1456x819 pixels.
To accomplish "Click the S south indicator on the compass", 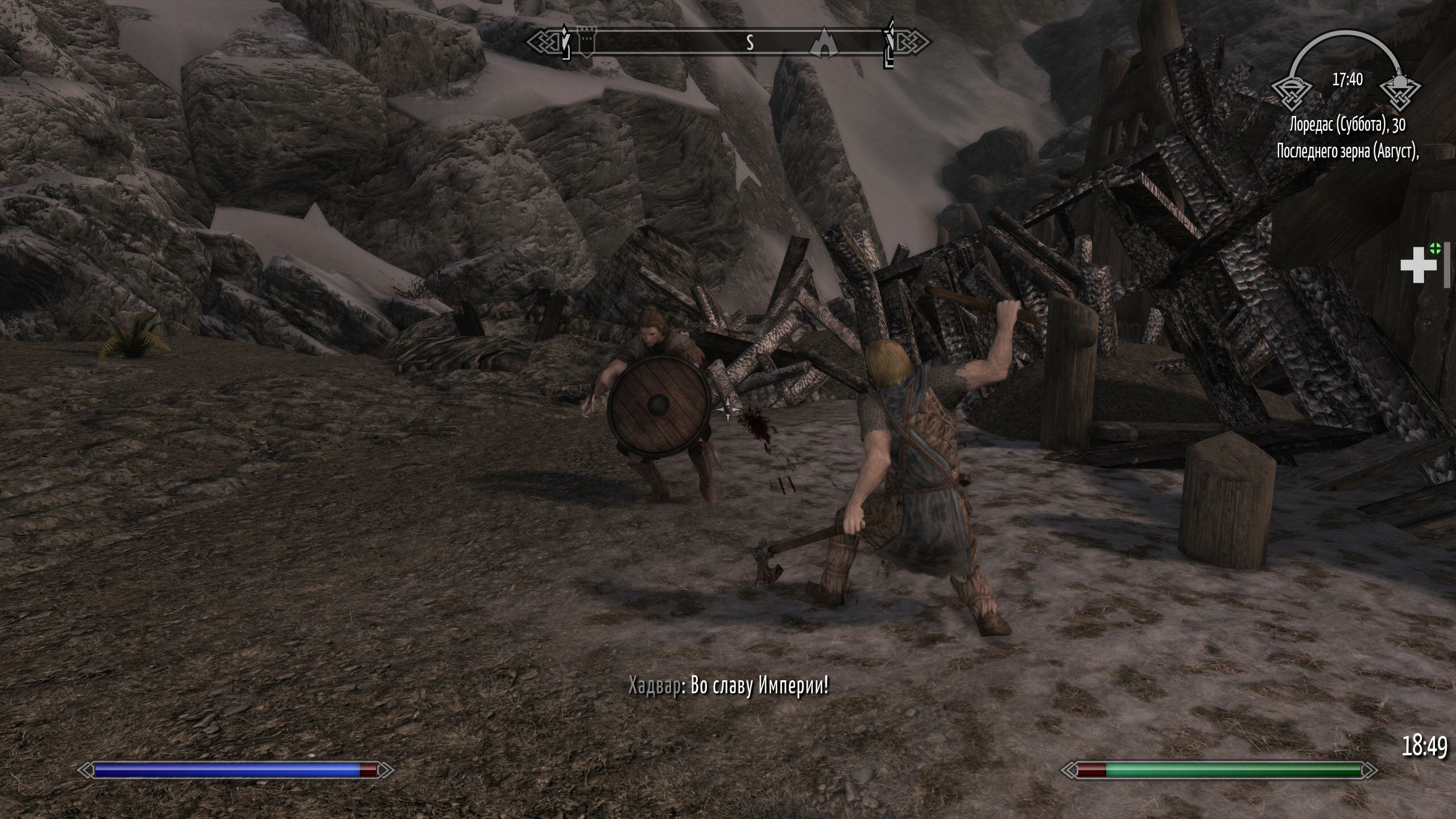I will coord(751,42).
